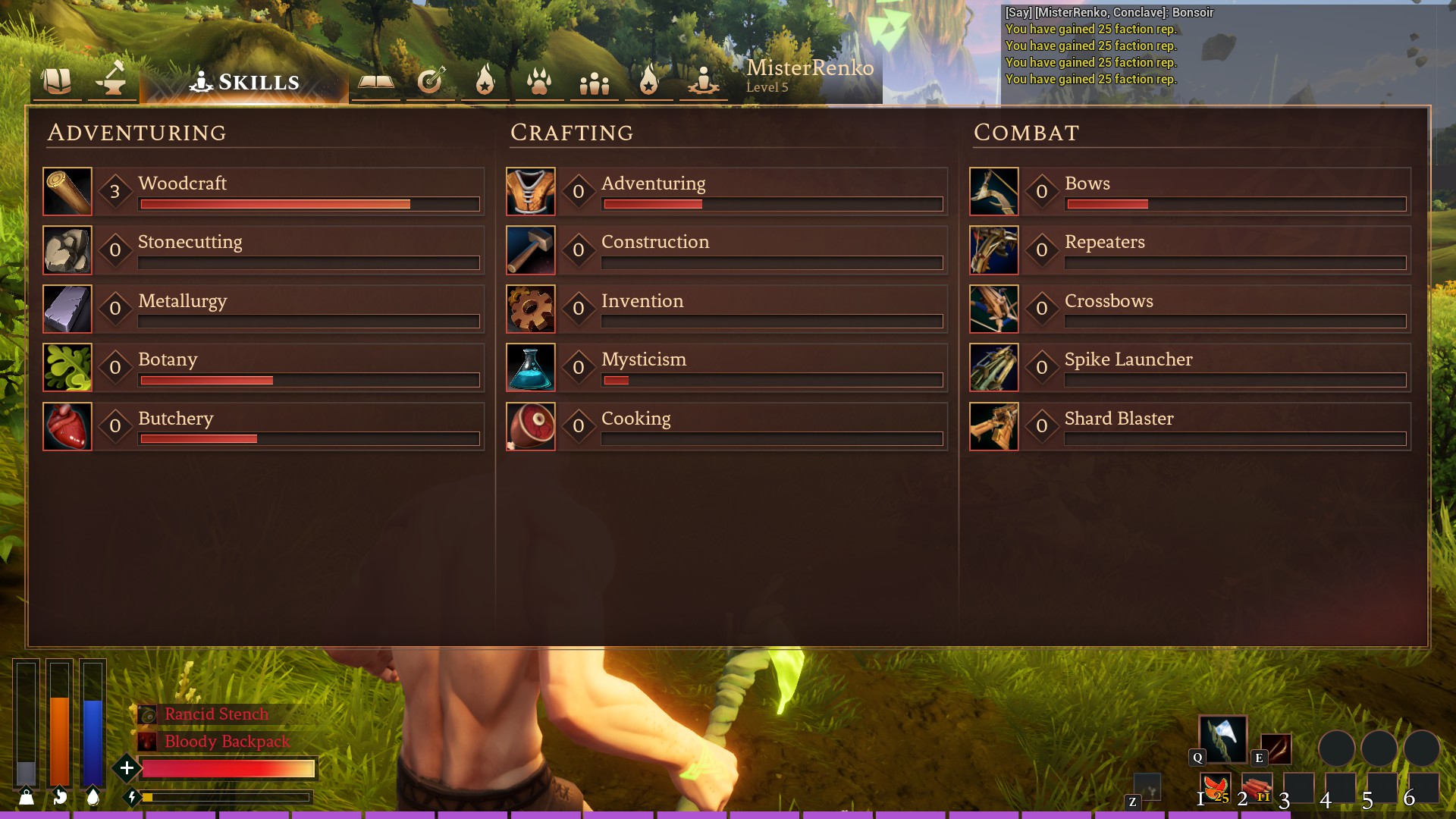Open the paw print tab
1456x819 pixels.
[x=539, y=81]
